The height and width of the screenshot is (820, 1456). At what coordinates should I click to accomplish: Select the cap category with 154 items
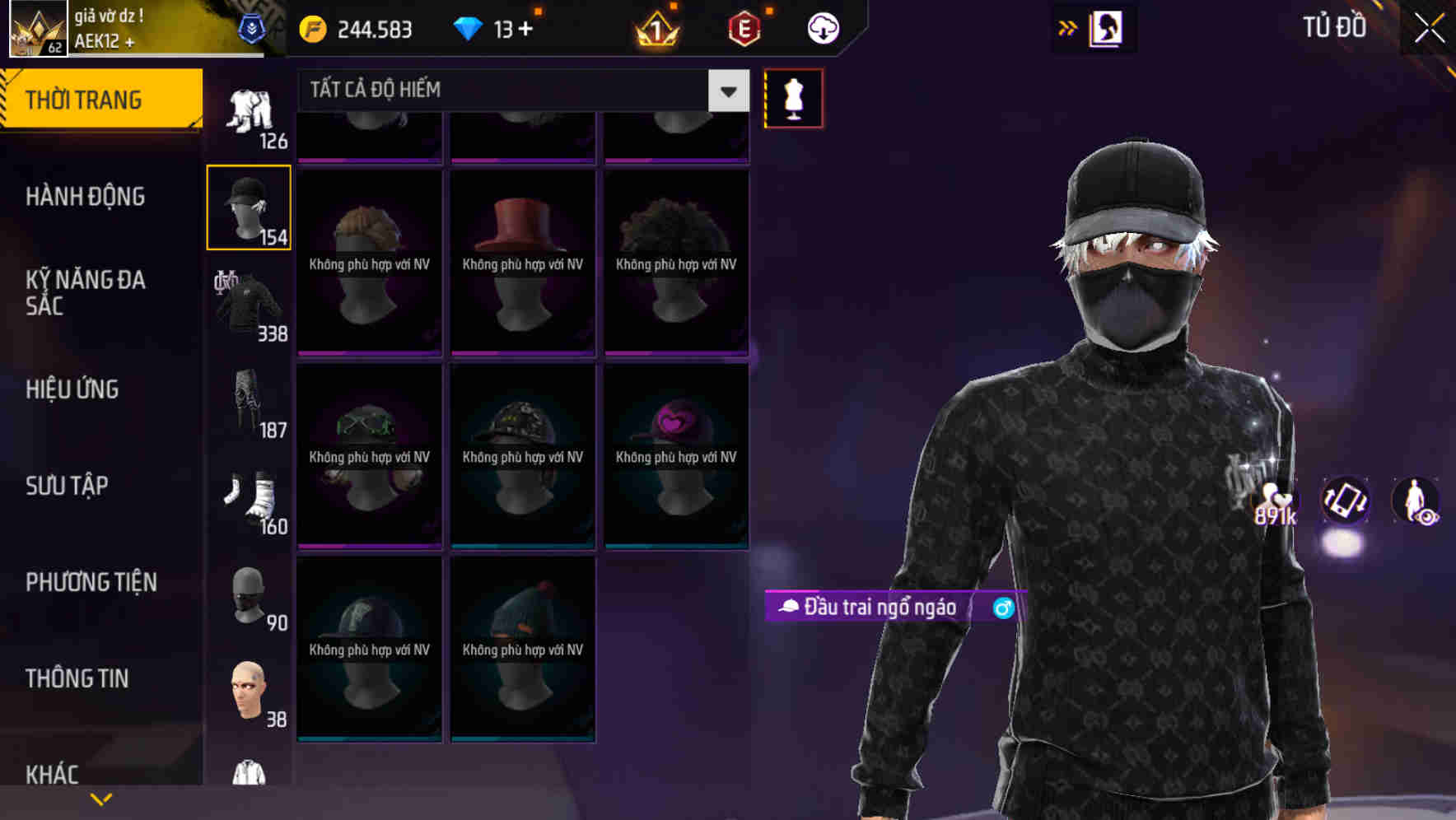pyautogui.click(x=248, y=206)
